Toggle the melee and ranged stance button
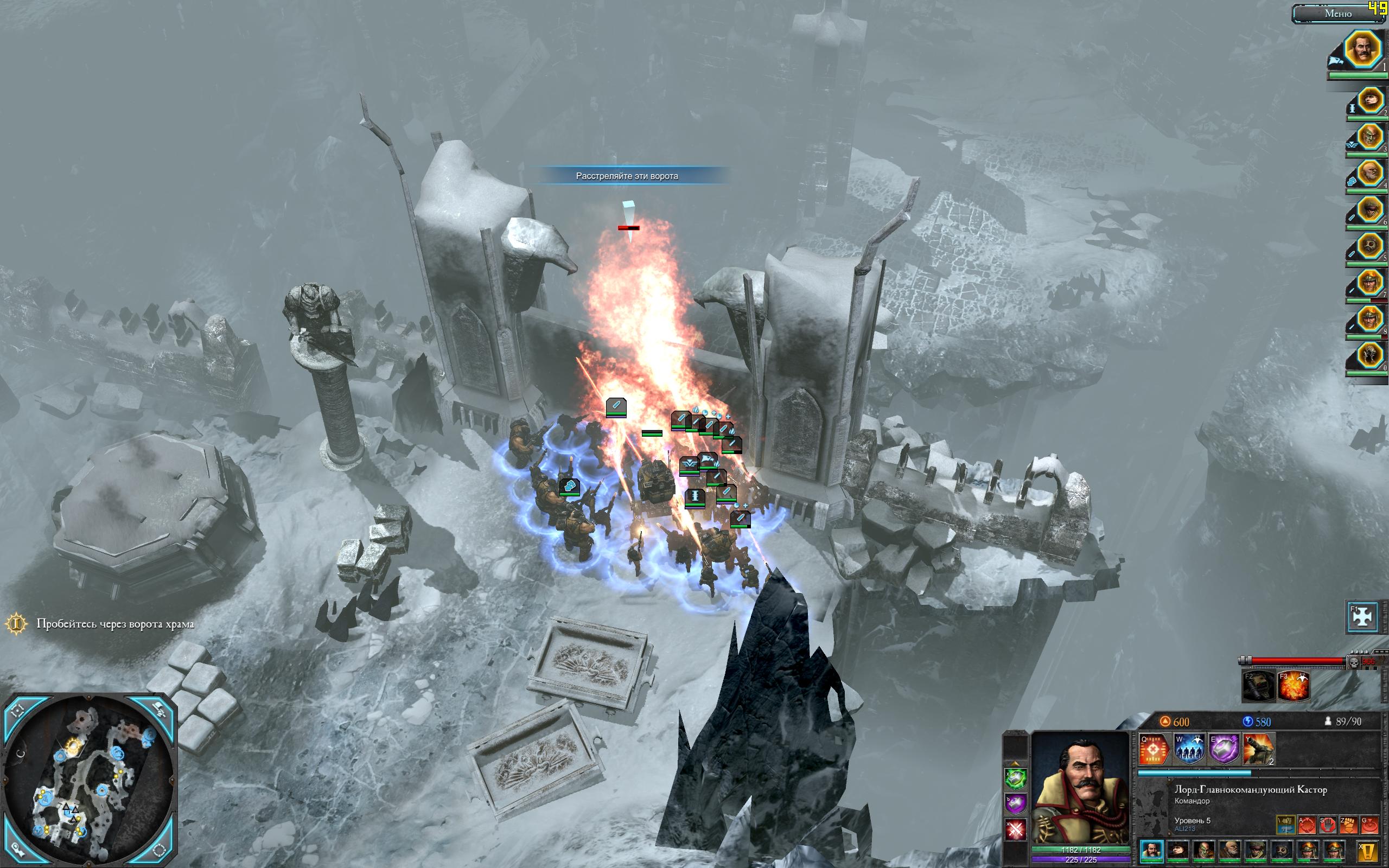 click(x=1286, y=826)
